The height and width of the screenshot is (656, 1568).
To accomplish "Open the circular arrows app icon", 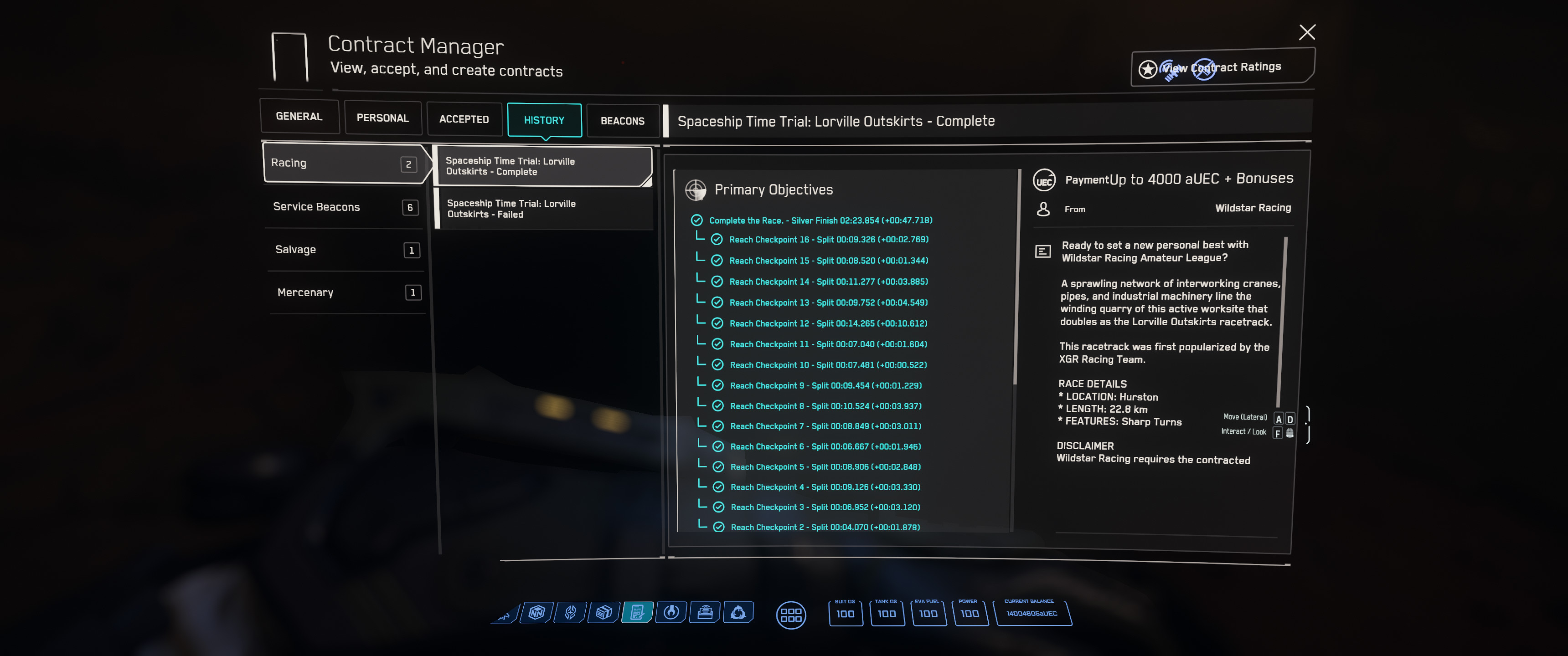I will [x=738, y=612].
